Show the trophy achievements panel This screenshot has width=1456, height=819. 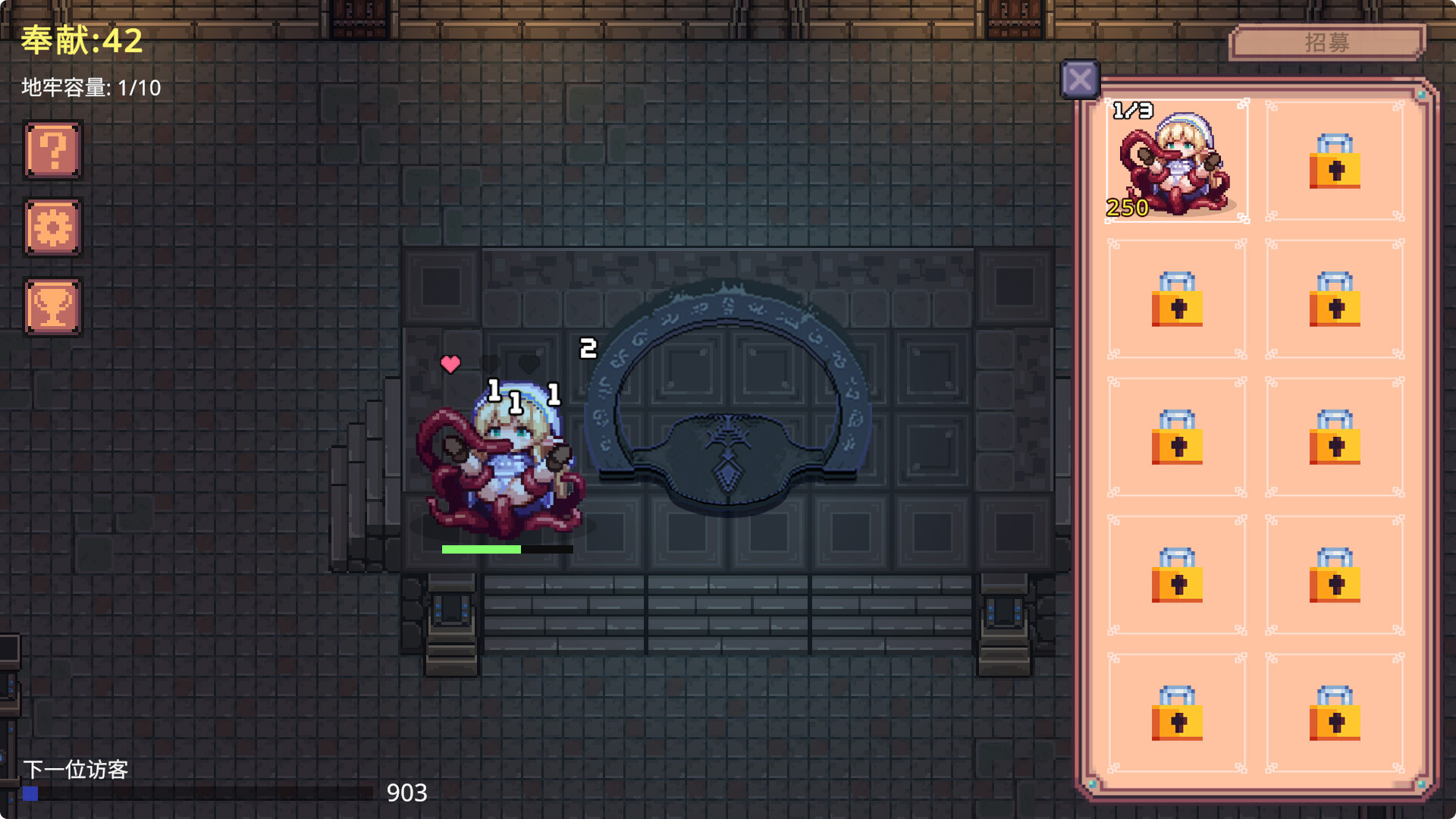[x=53, y=306]
